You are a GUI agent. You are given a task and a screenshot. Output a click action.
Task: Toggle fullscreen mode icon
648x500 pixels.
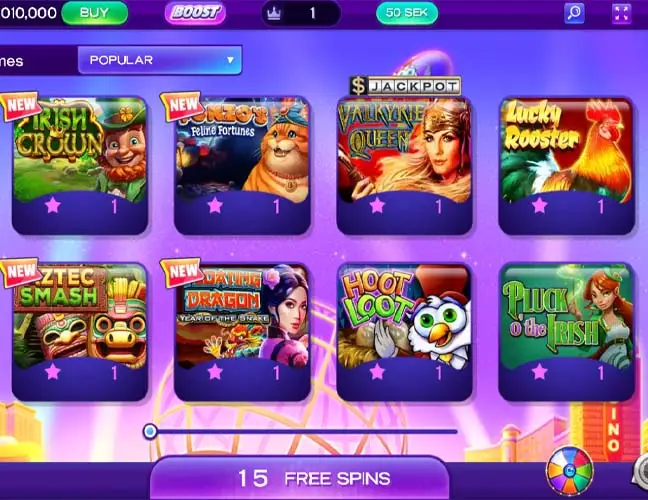tap(621, 13)
